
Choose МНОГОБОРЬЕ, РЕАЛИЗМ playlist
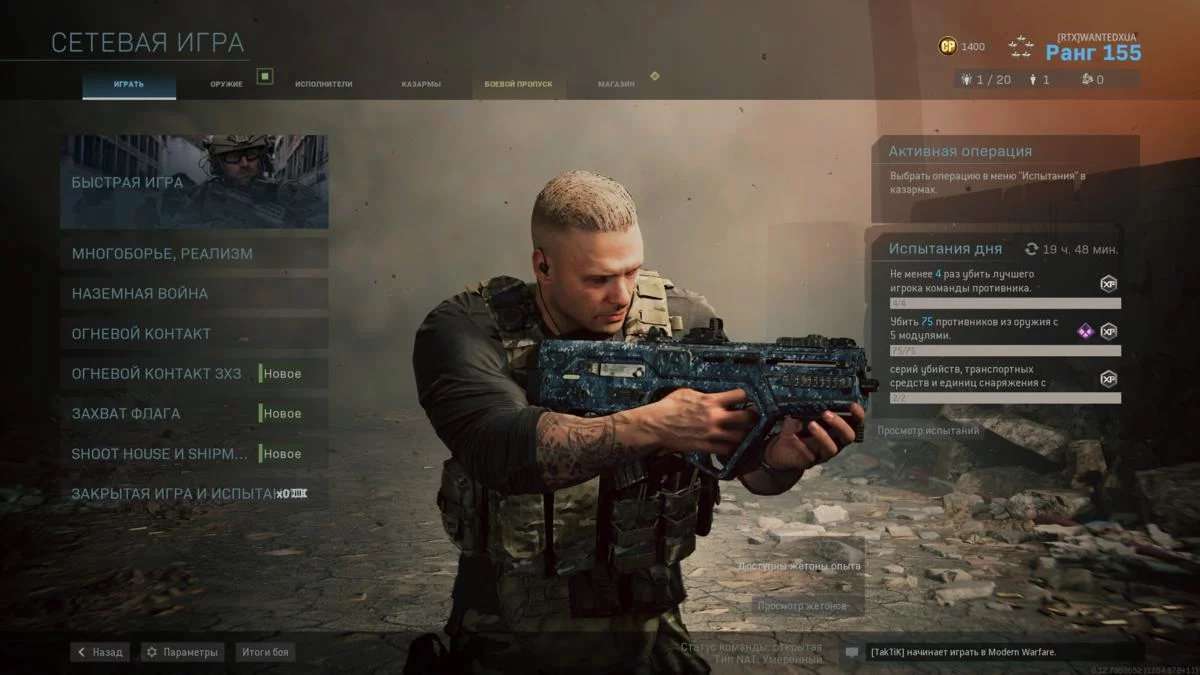click(x=194, y=253)
